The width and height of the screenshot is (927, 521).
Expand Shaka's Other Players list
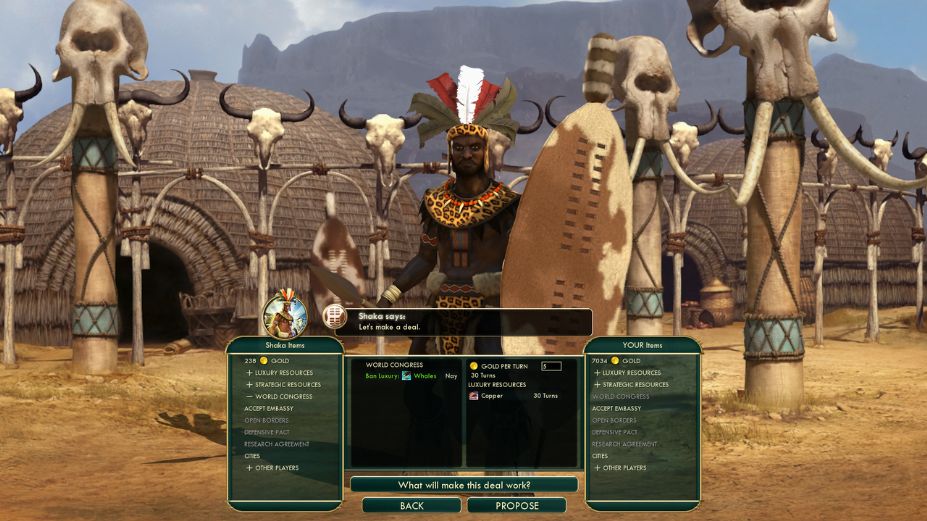275,468
